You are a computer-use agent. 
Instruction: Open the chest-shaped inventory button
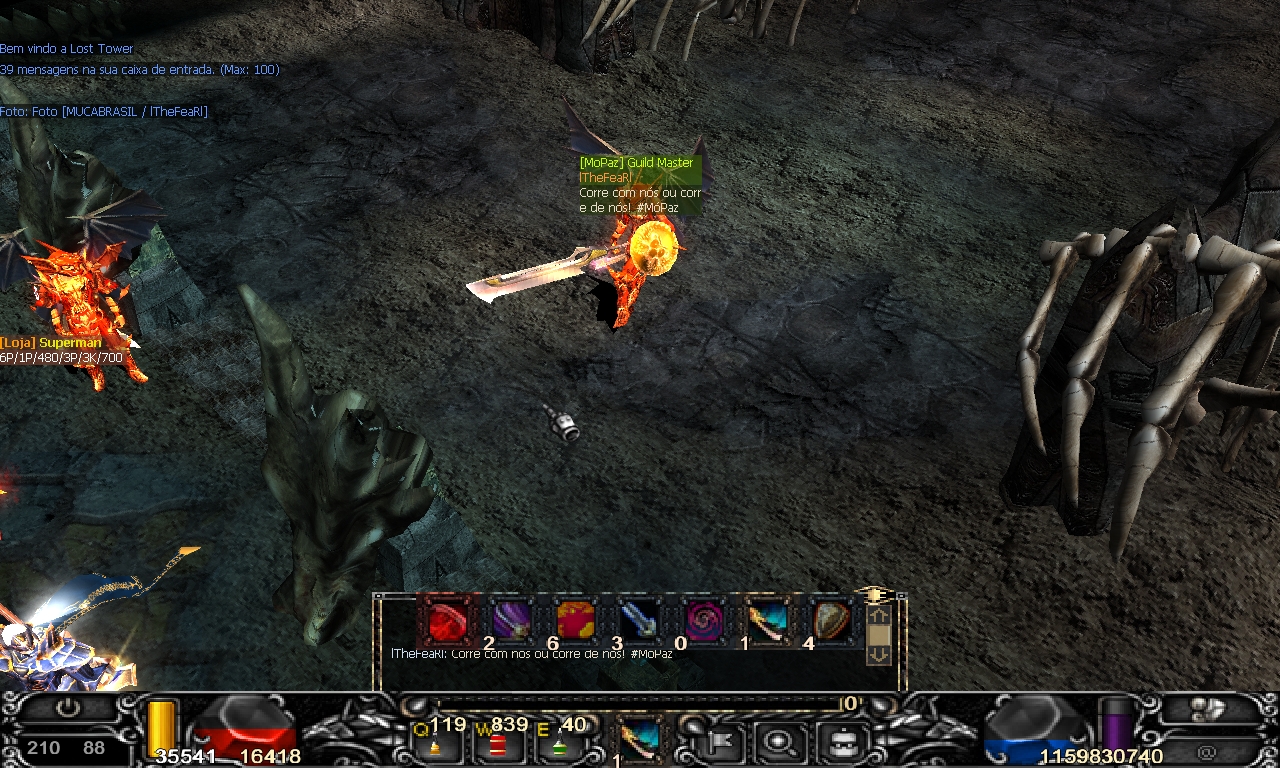[838, 742]
